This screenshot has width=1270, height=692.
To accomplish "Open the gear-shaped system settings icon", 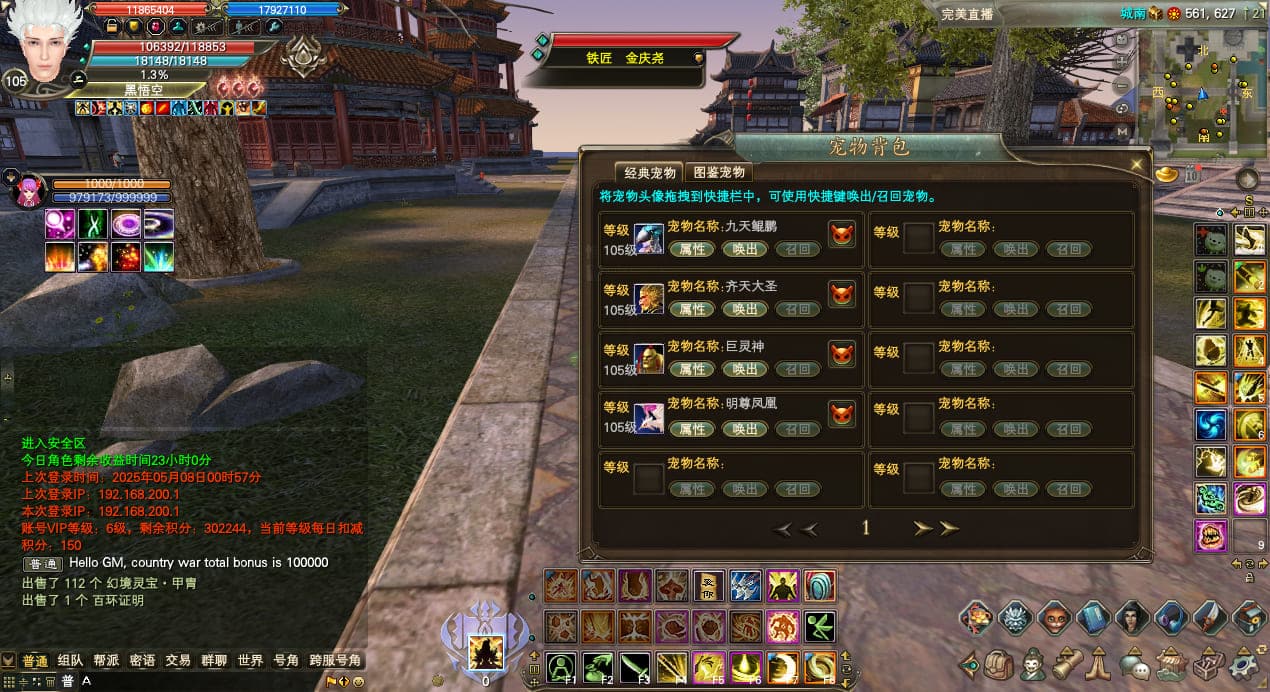I will click(x=1244, y=664).
